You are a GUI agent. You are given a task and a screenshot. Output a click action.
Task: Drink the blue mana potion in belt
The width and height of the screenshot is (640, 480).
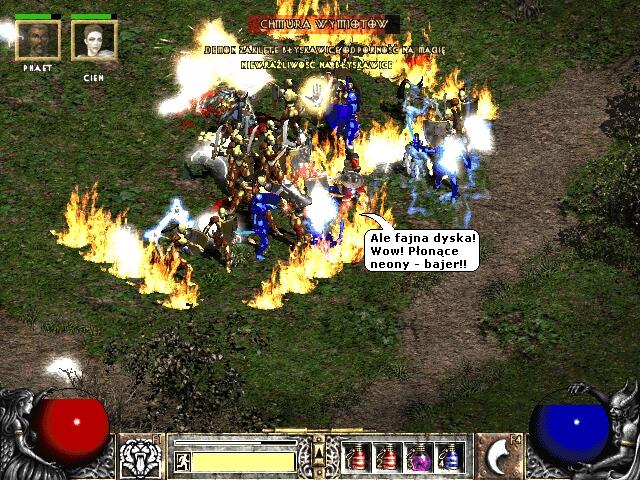450,458
